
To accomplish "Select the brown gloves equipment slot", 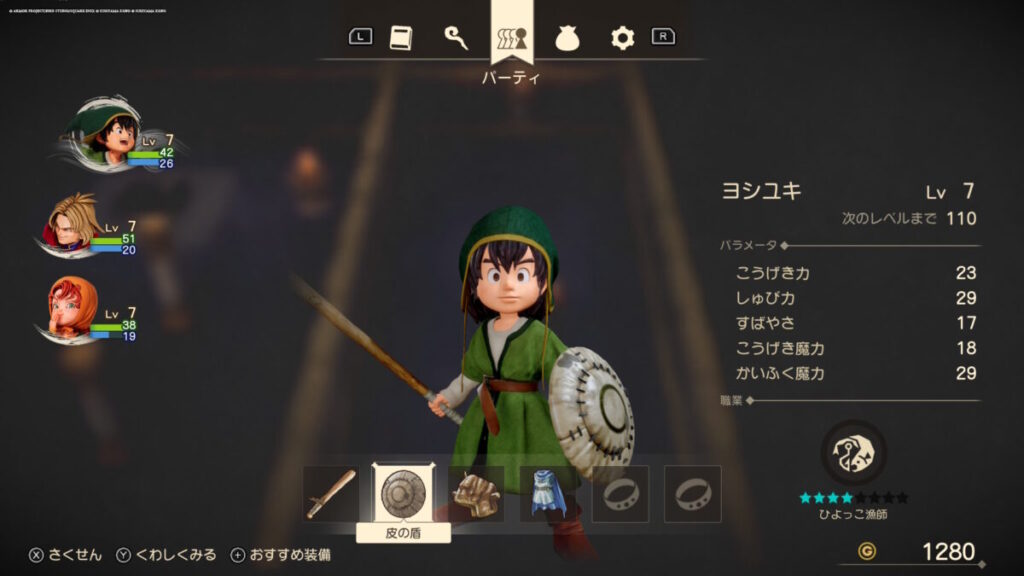I will [x=476, y=493].
